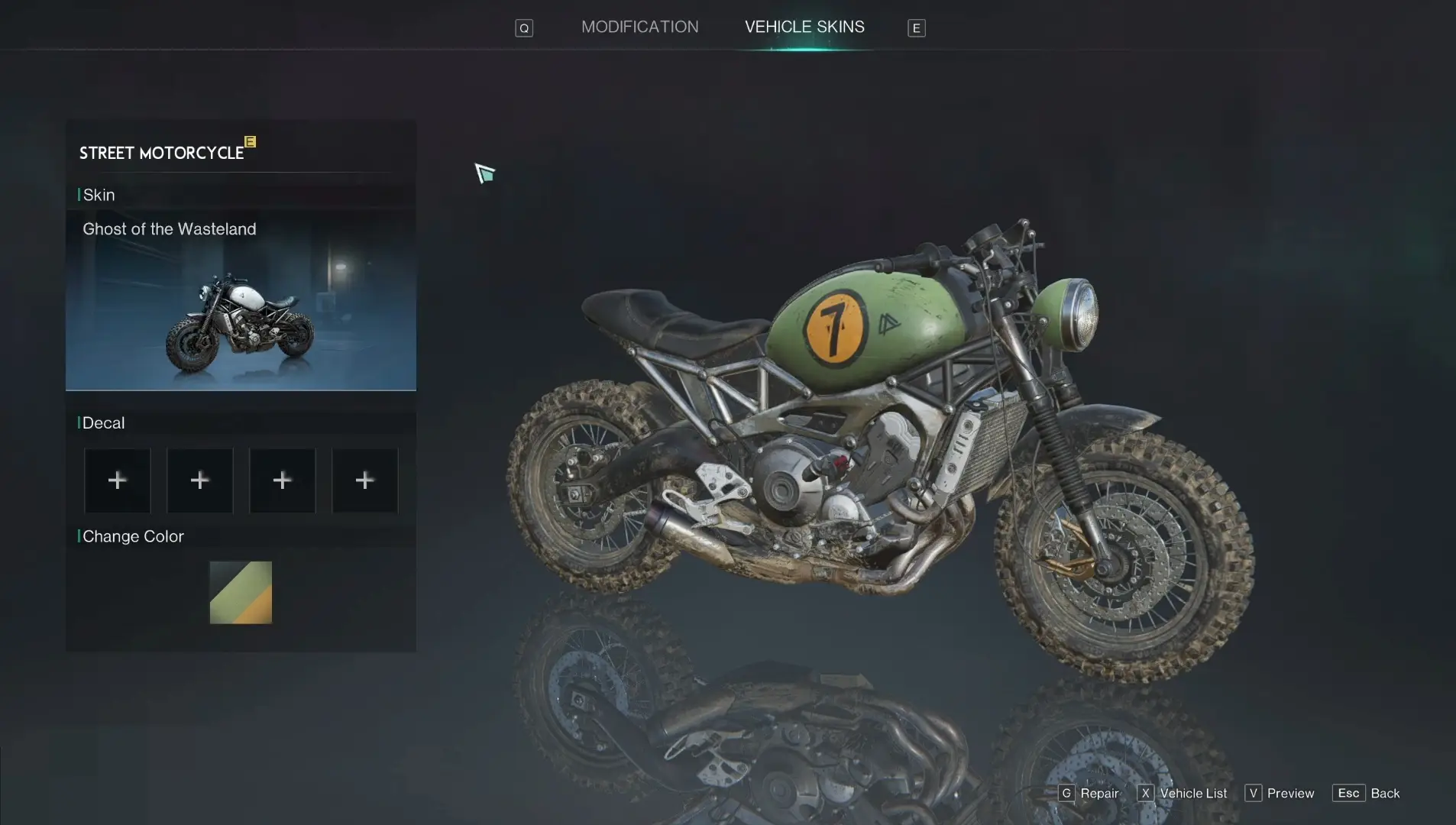The width and height of the screenshot is (1456, 825).
Task: Click the Repair button
Action: (1089, 793)
